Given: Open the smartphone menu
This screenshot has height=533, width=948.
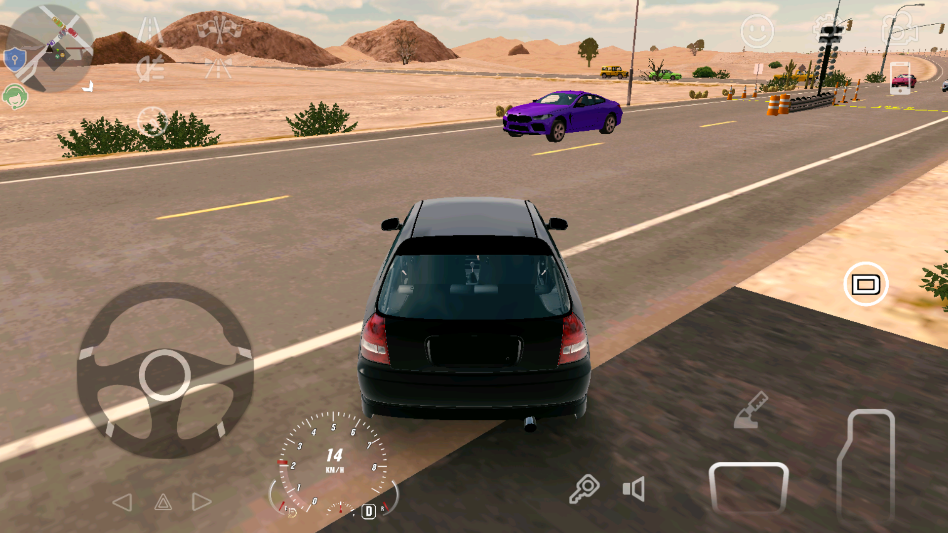Looking at the screenshot, I should [x=901, y=80].
